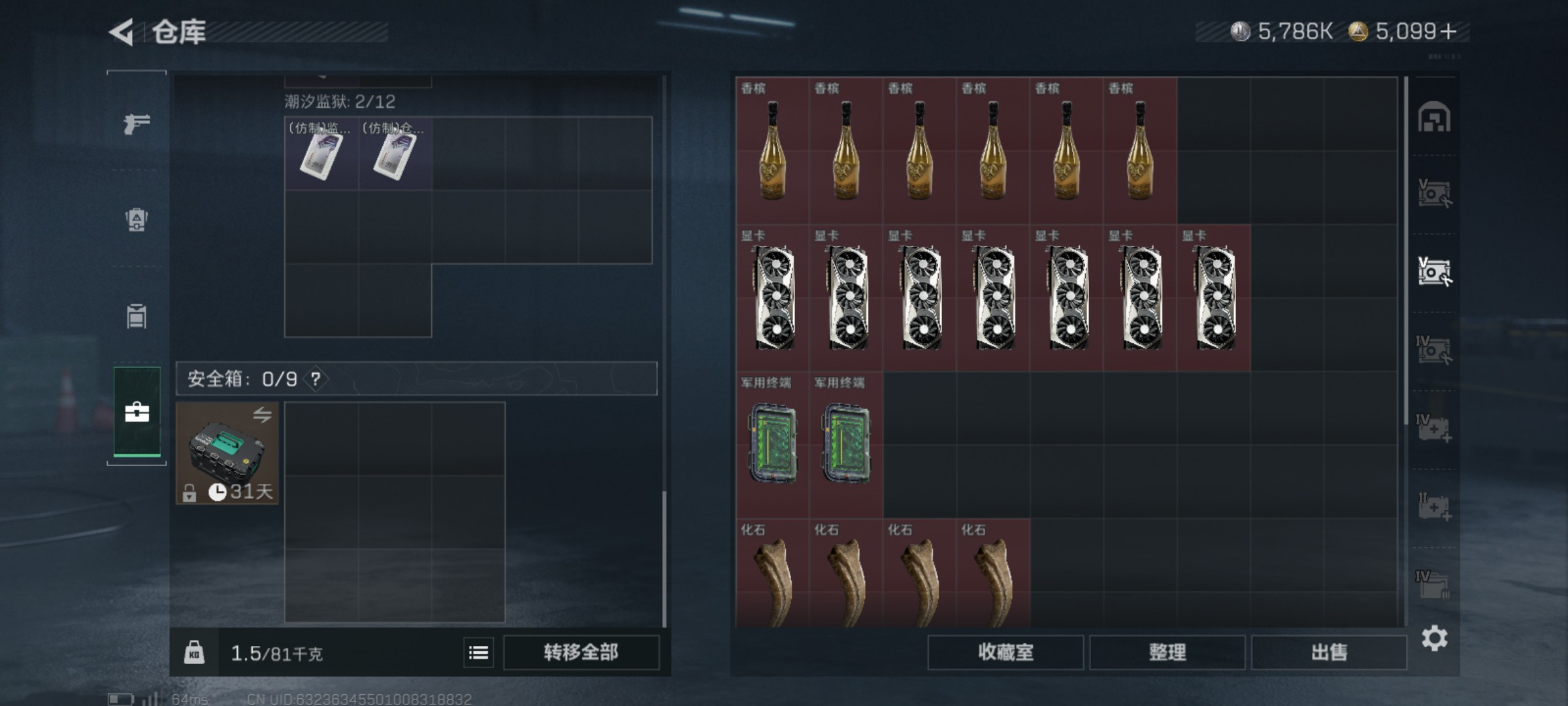This screenshot has height=706, width=1568.
Task: Switch to the pistol weapons tab
Action: [137, 123]
